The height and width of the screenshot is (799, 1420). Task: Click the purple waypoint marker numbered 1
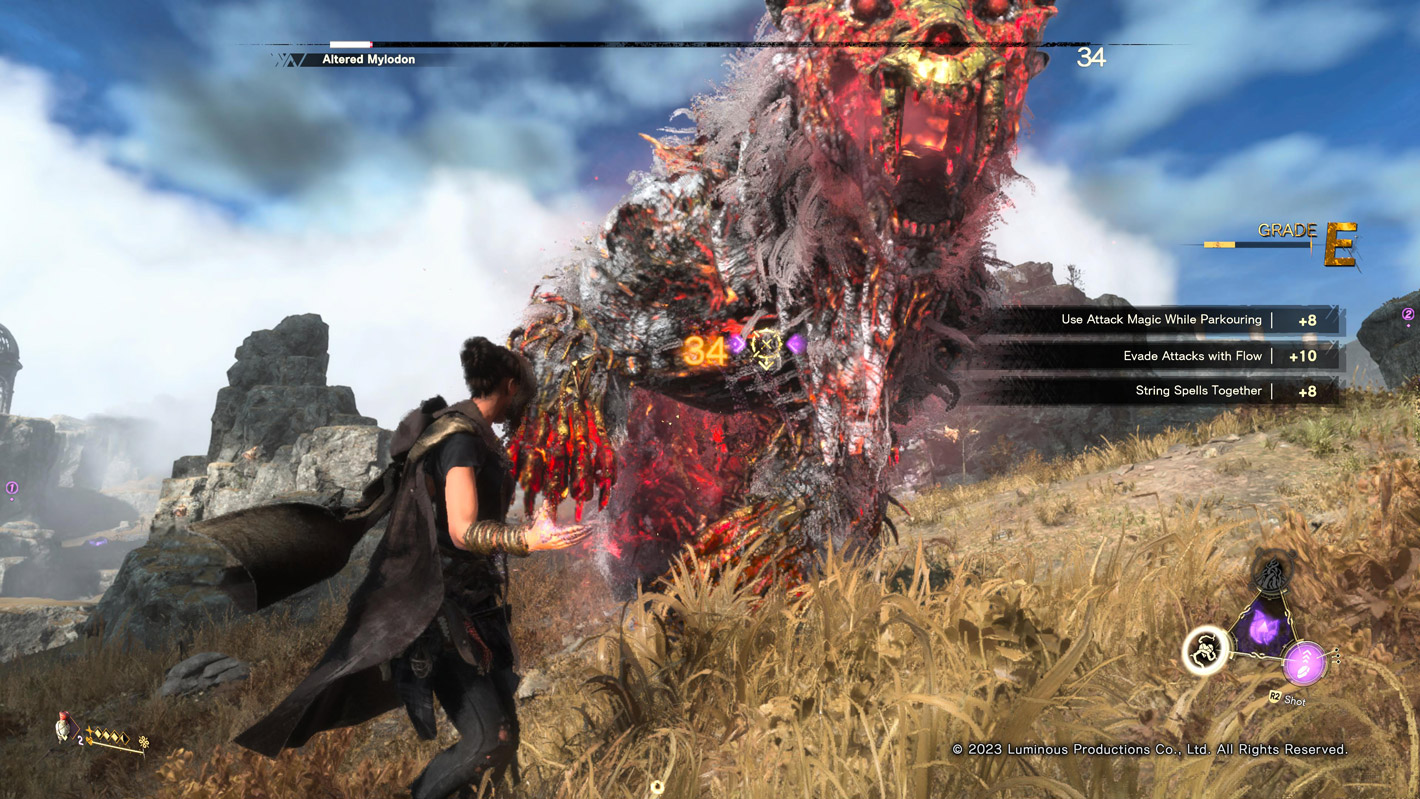coord(12,488)
